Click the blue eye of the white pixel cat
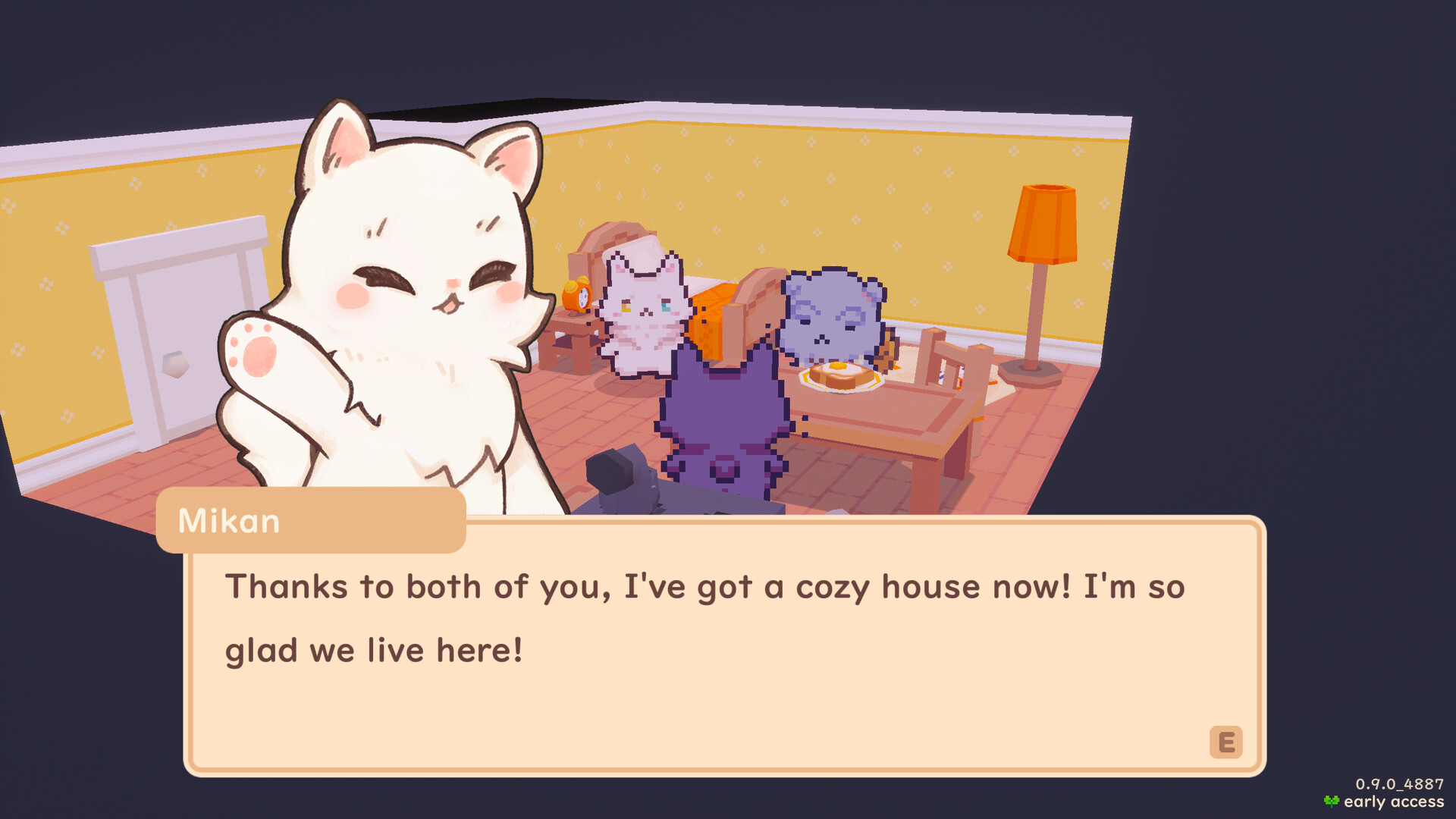 666,307
